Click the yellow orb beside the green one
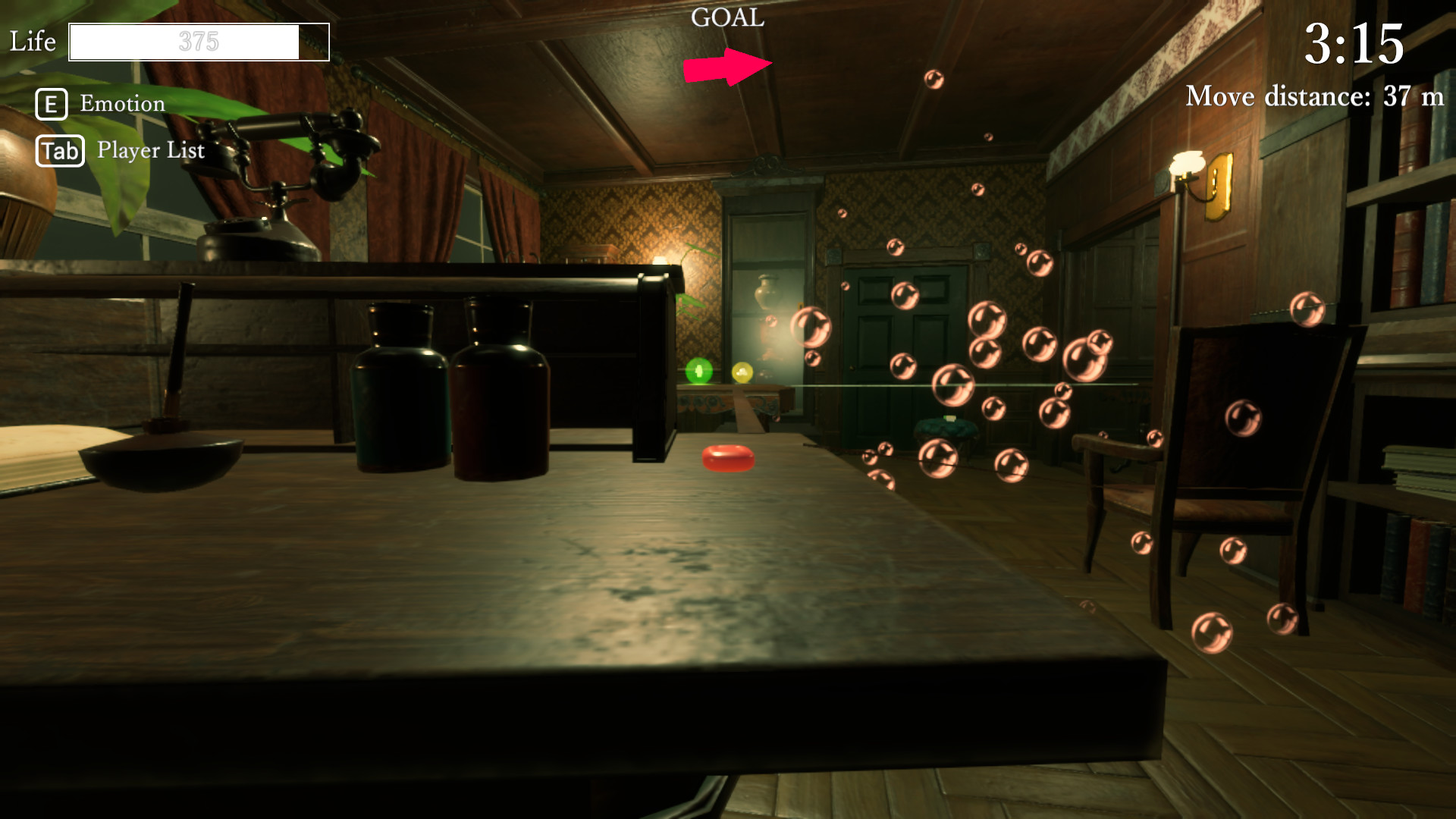This screenshot has width=1456, height=819. (x=742, y=373)
